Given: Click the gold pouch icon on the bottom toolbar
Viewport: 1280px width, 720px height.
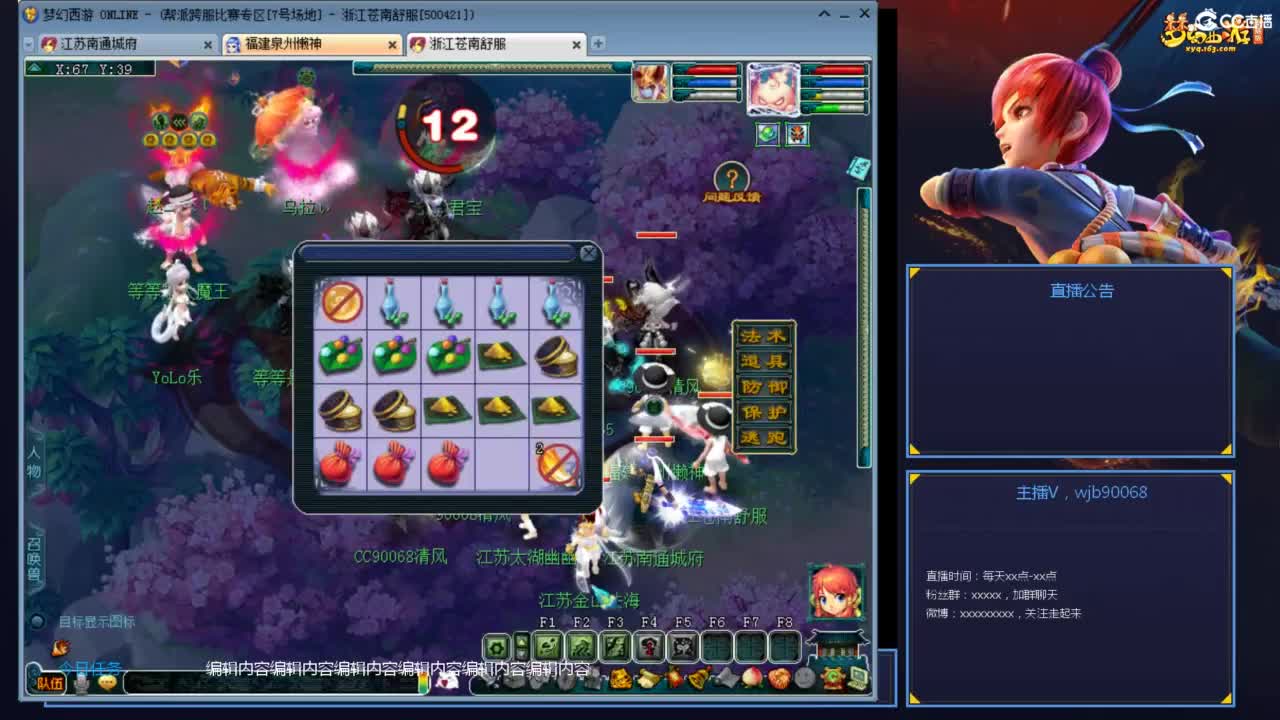Looking at the screenshot, I should pyautogui.click(x=619, y=680).
